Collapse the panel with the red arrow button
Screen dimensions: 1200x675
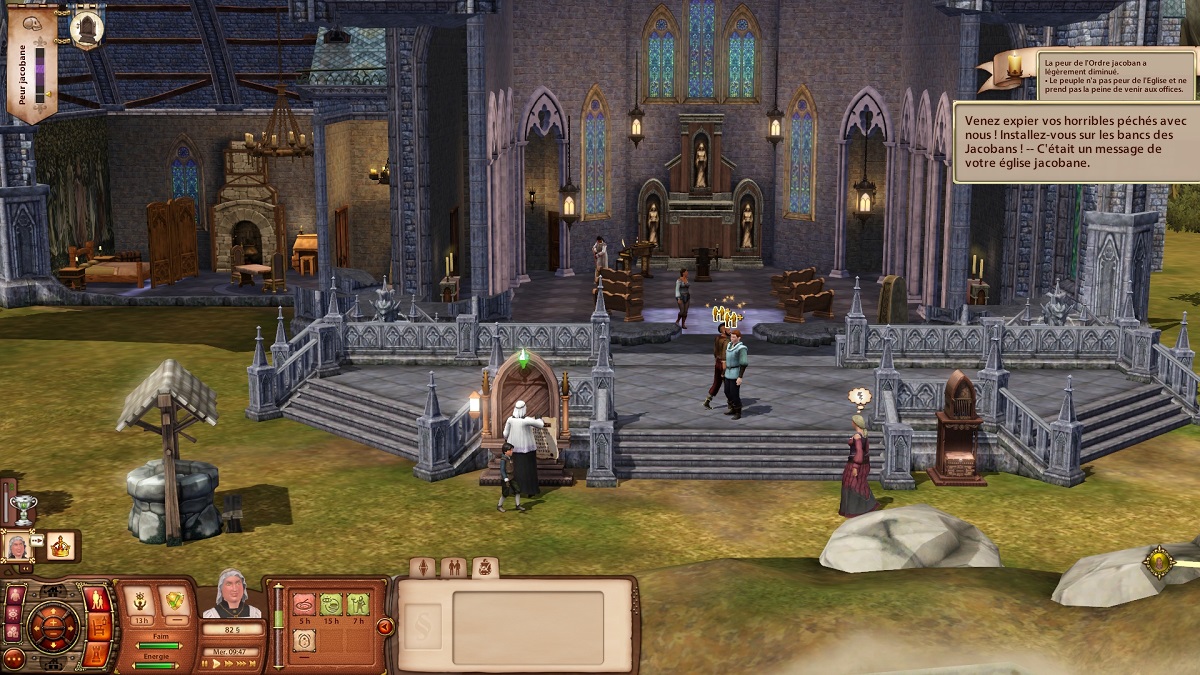385,627
